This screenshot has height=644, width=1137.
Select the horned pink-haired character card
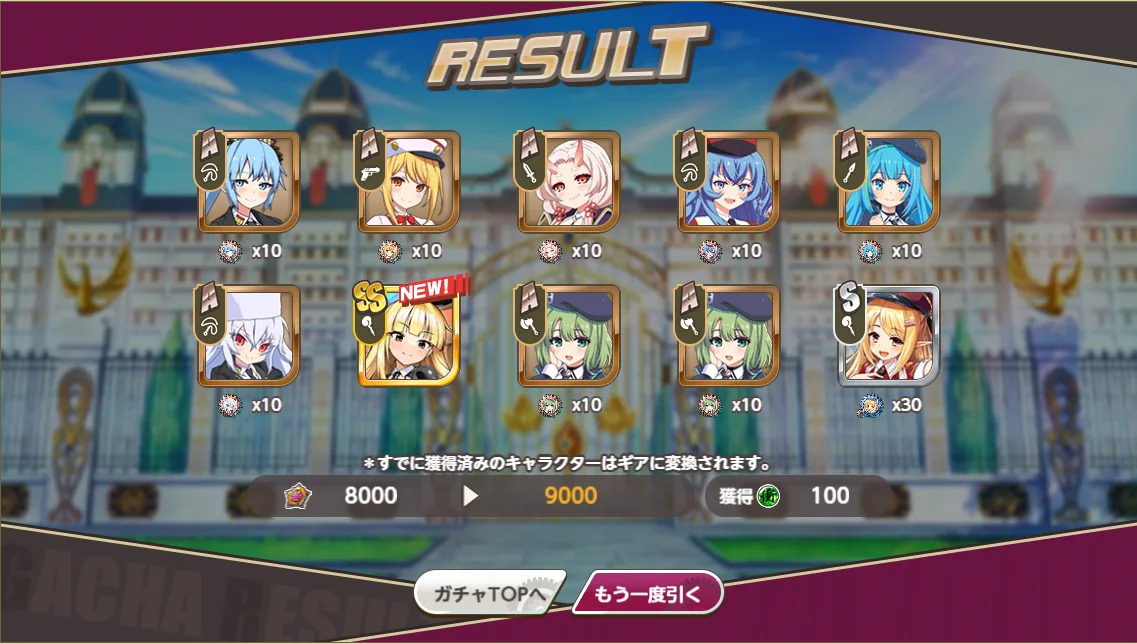click(568, 181)
